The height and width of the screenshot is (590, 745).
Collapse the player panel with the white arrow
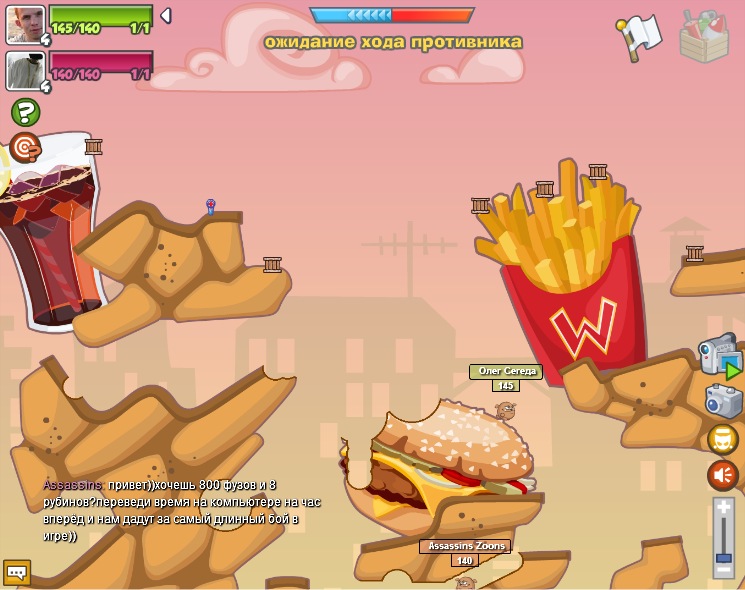(166, 16)
